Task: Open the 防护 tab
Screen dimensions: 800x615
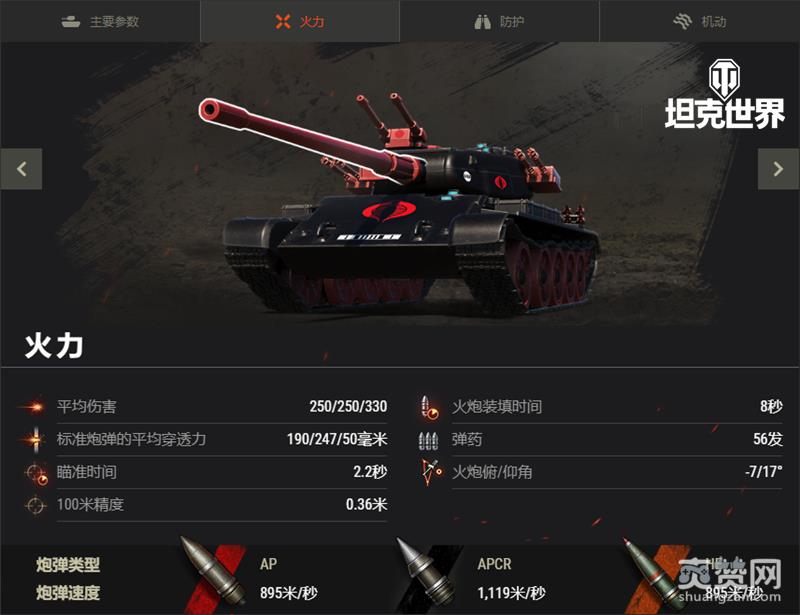Action: (x=499, y=21)
